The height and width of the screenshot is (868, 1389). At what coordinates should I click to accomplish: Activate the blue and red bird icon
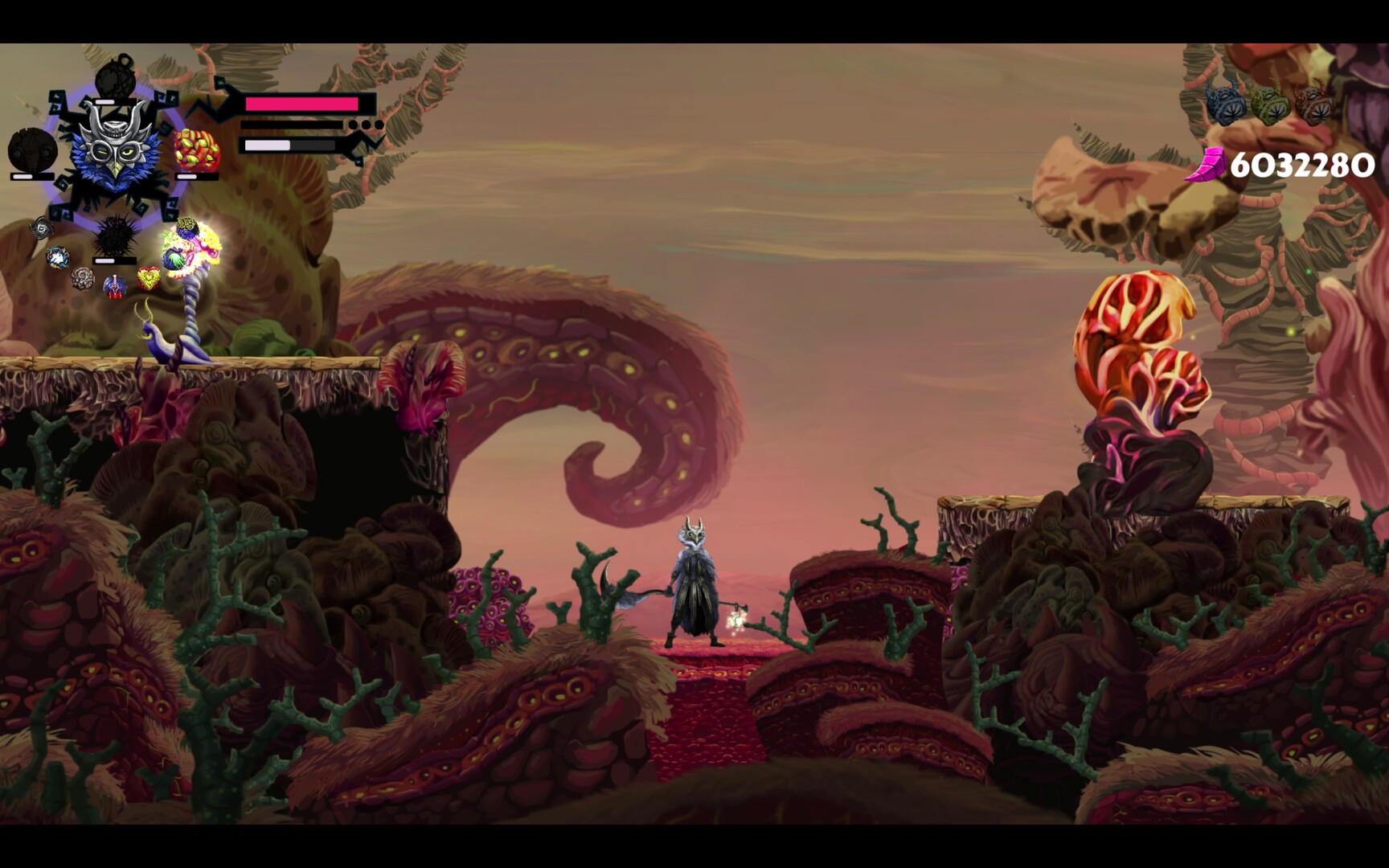pos(115,285)
